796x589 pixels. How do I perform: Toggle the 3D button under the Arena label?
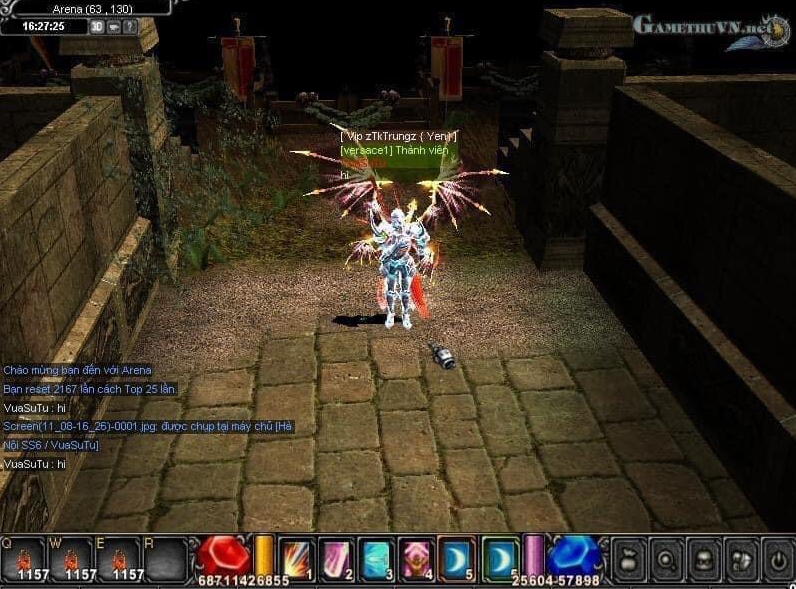[x=97, y=27]
